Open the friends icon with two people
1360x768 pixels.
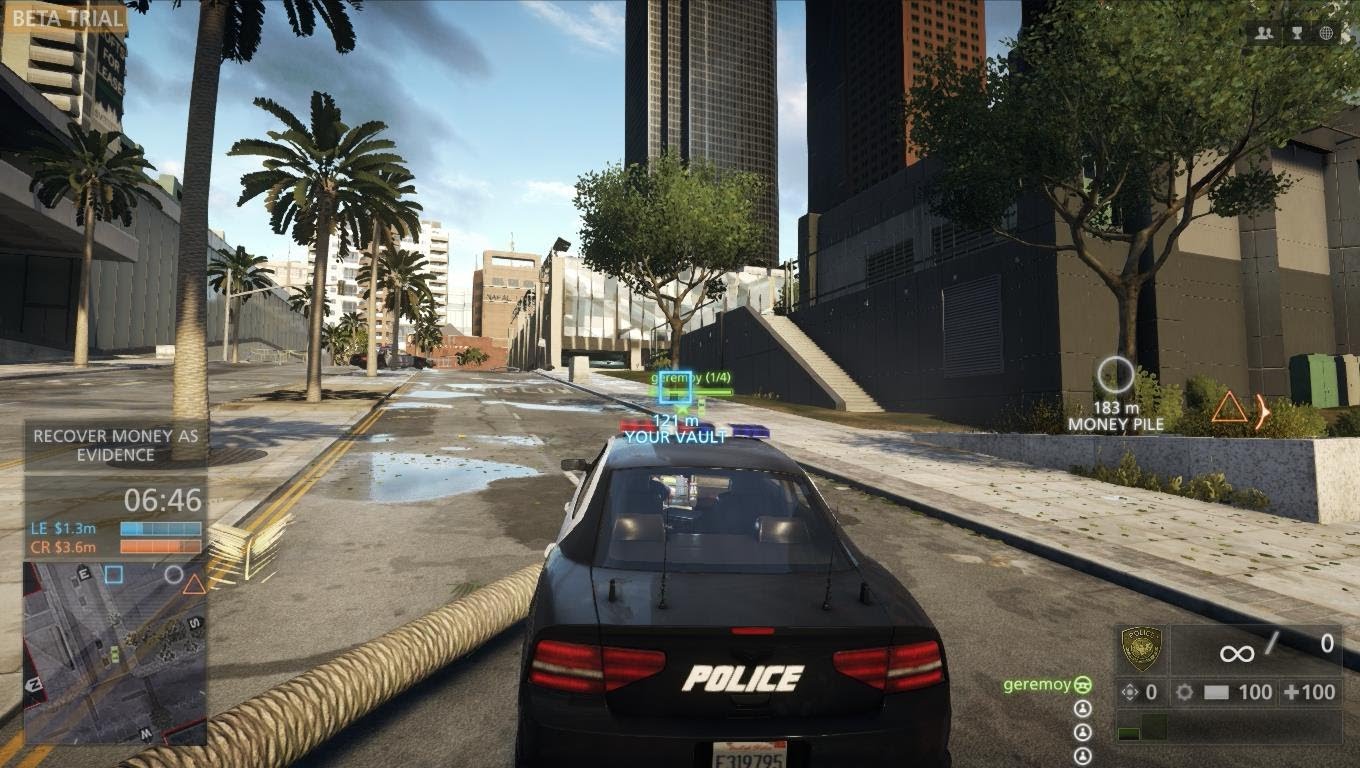click(1265, 33)
